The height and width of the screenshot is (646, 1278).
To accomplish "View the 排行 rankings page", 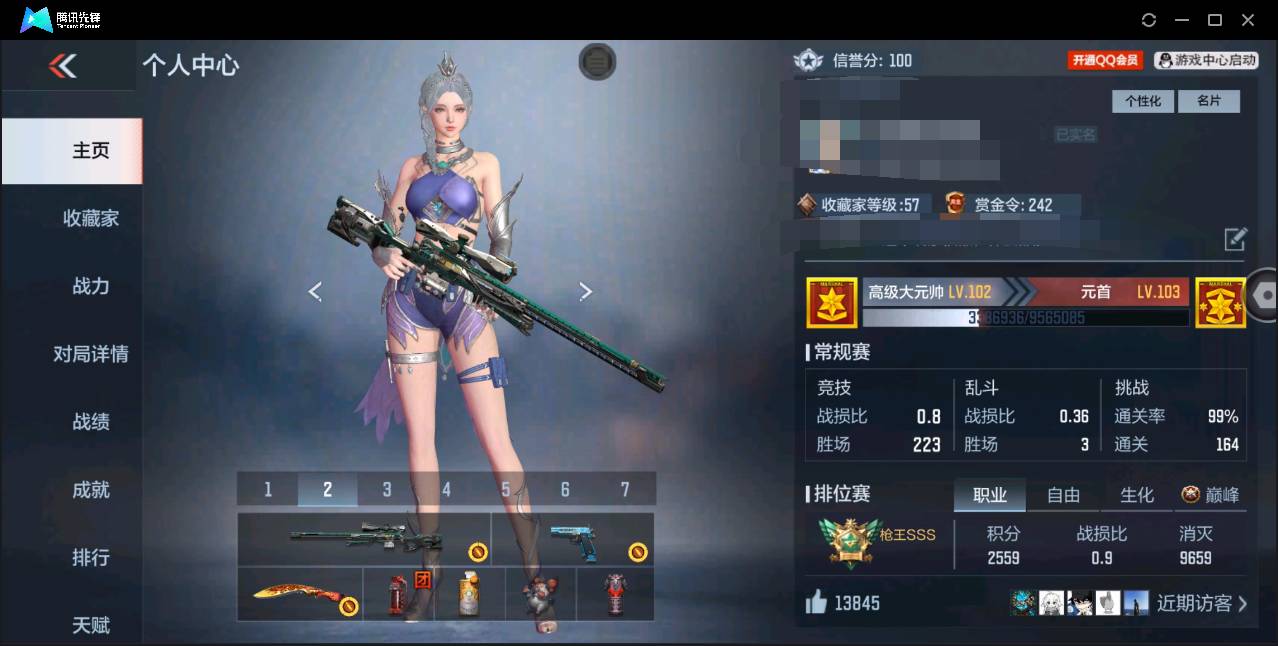I will click(x=90, y=557).
